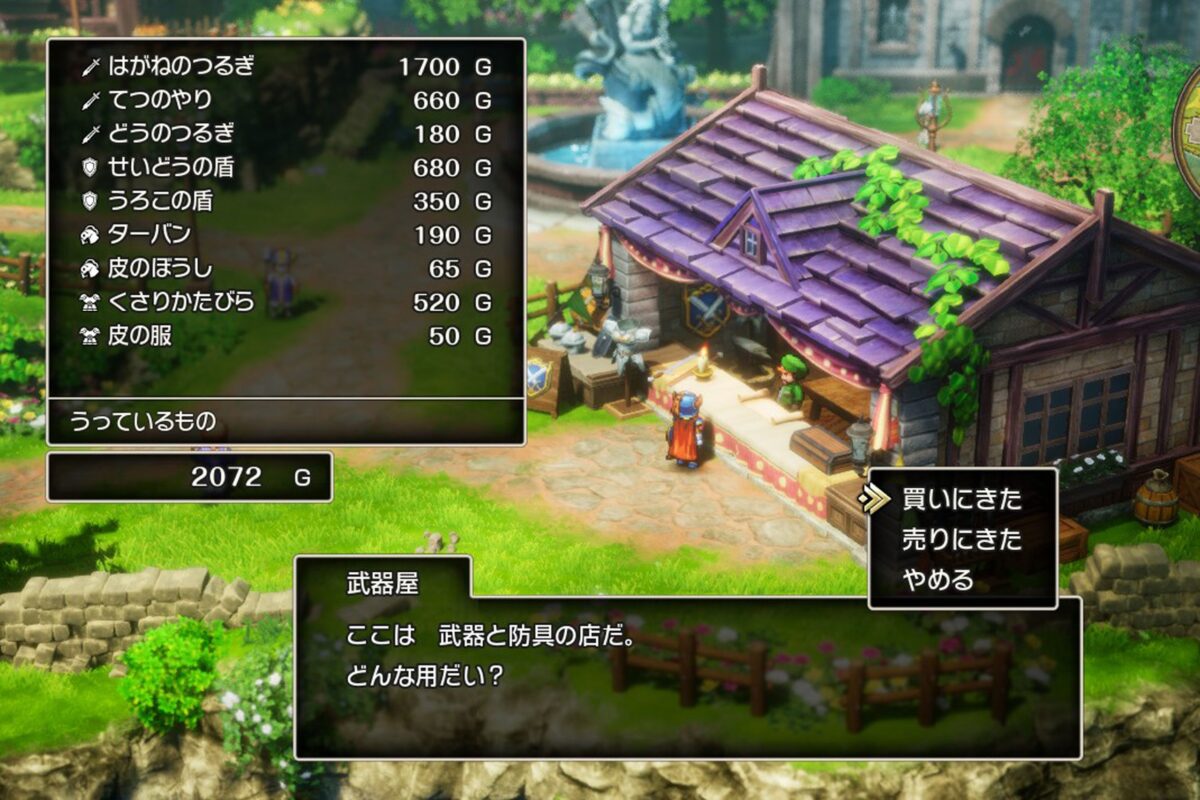This screenshot has width=1200, height=800.
Task: Select はがねのつるぎ for 1700 G
Action: [285, 67]
